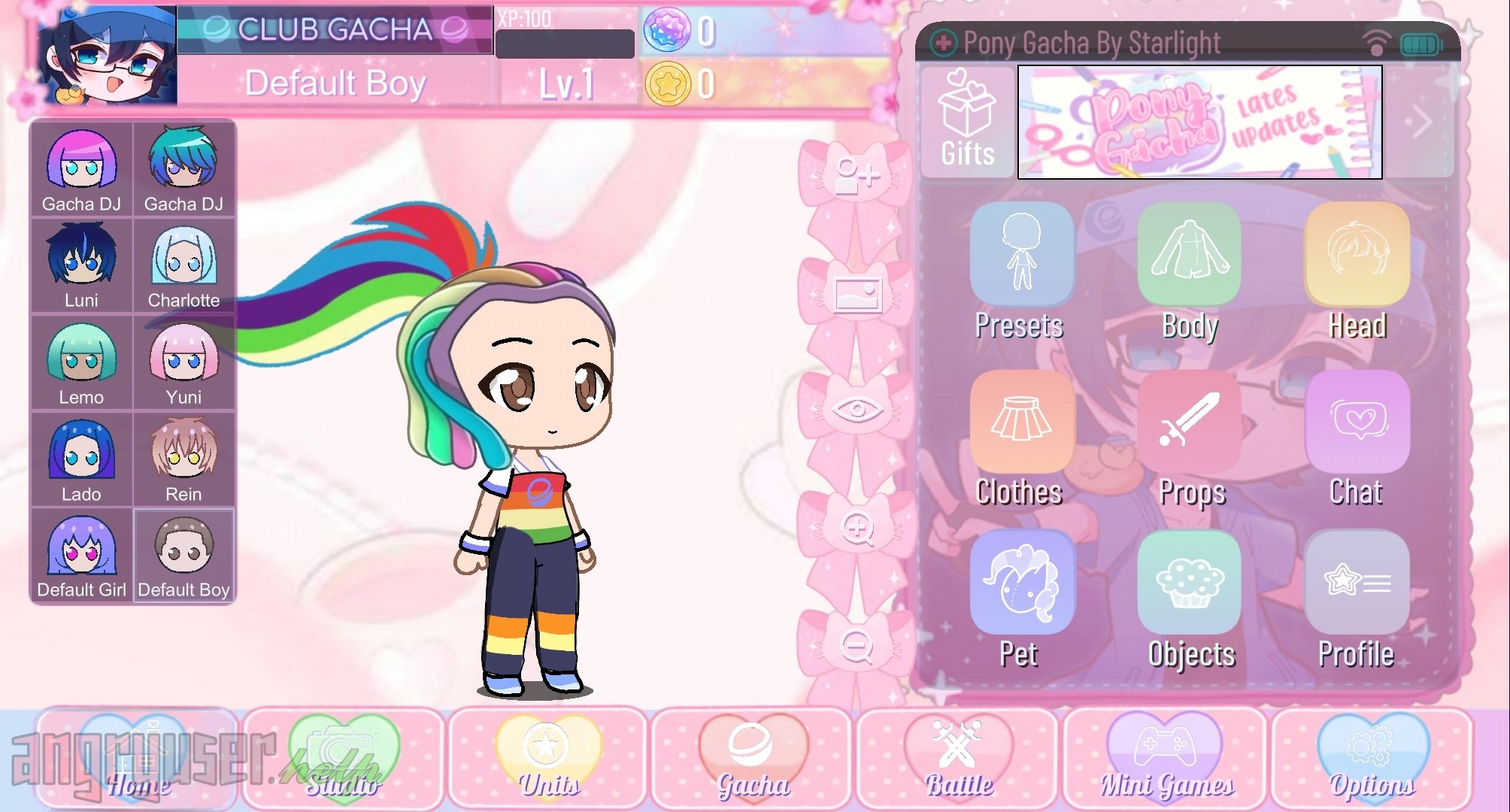Open the Options tab
The height and width of the screenshot is (812, 1510).
(x=1371, y=758)
